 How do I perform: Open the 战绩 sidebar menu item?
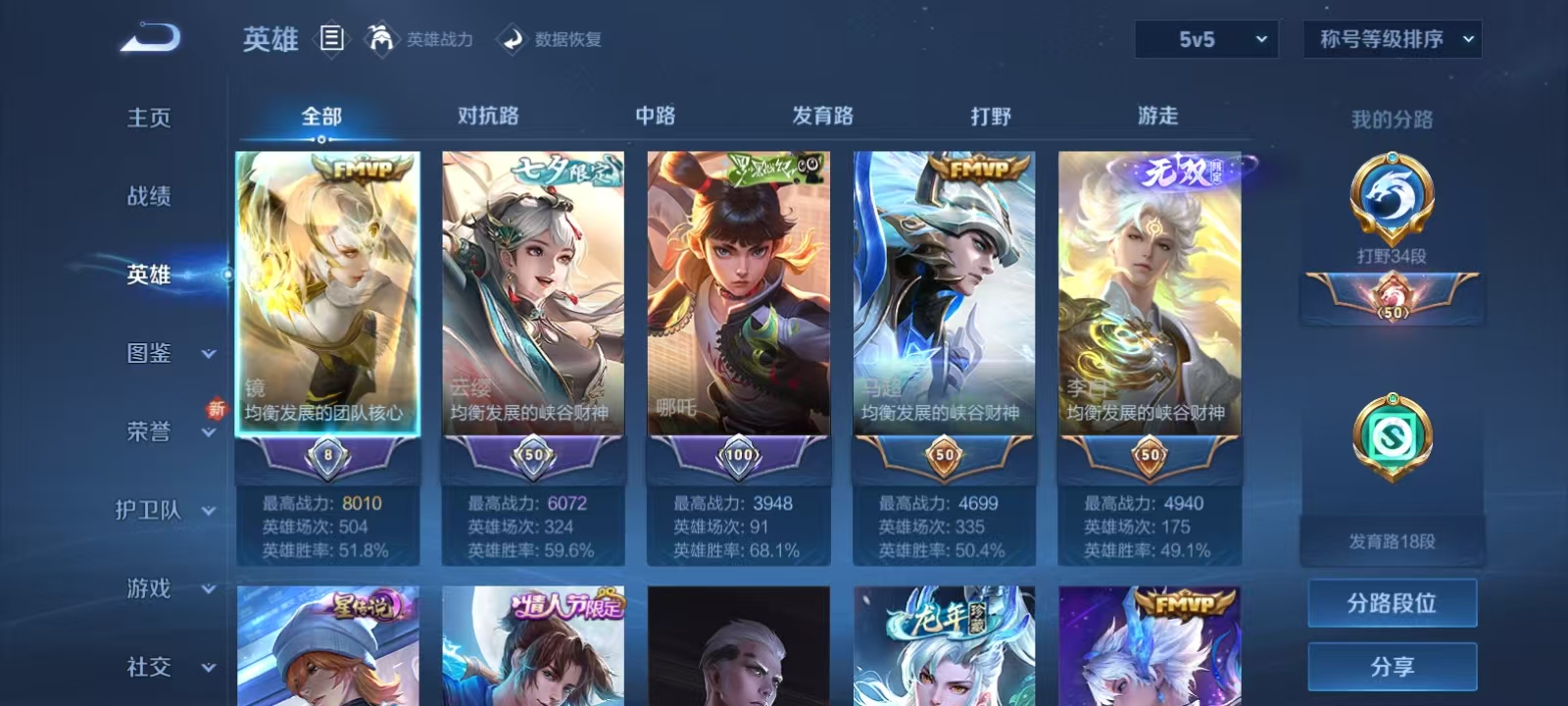(x=149, y=197)
